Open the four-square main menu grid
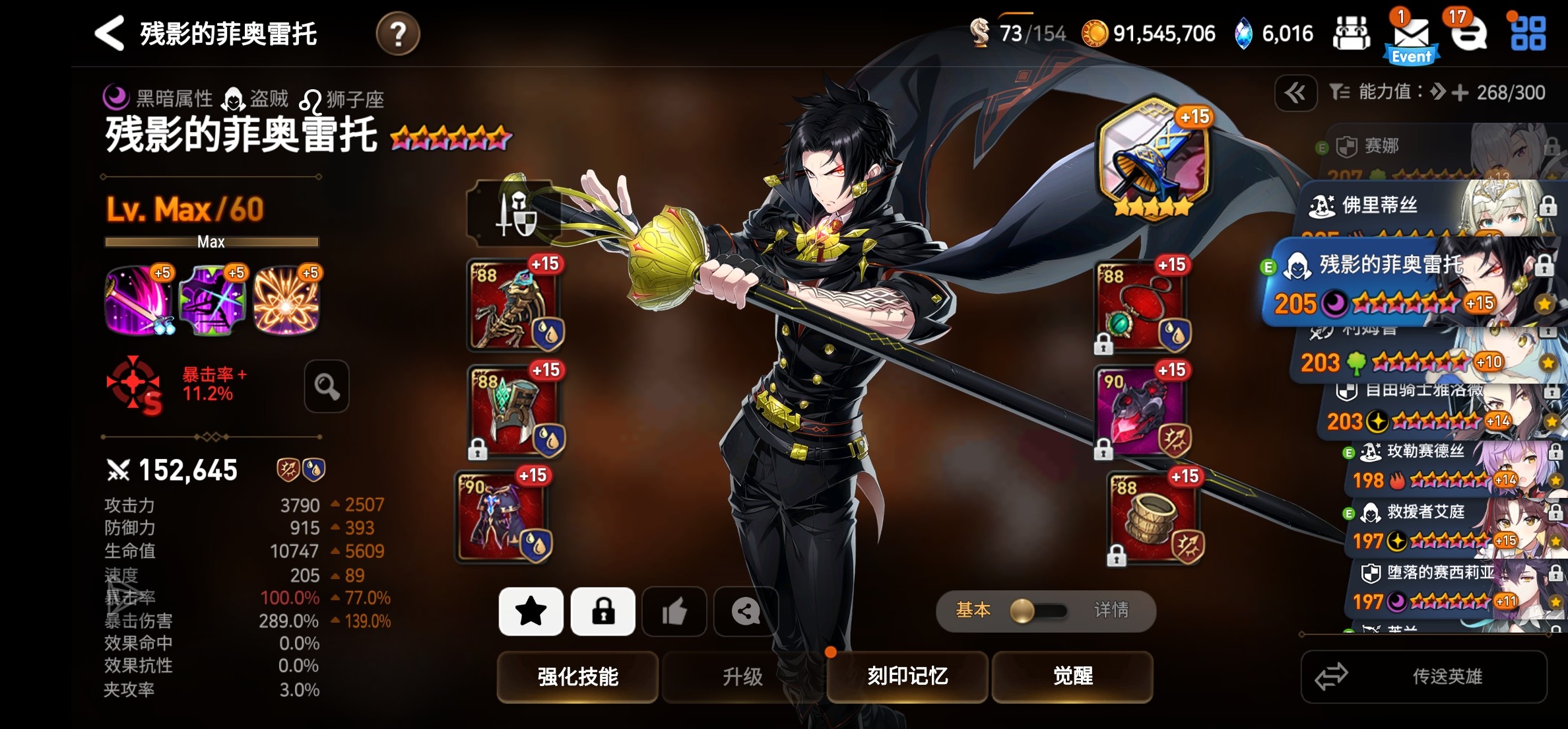1568x729 pixels. (1528, 33)
